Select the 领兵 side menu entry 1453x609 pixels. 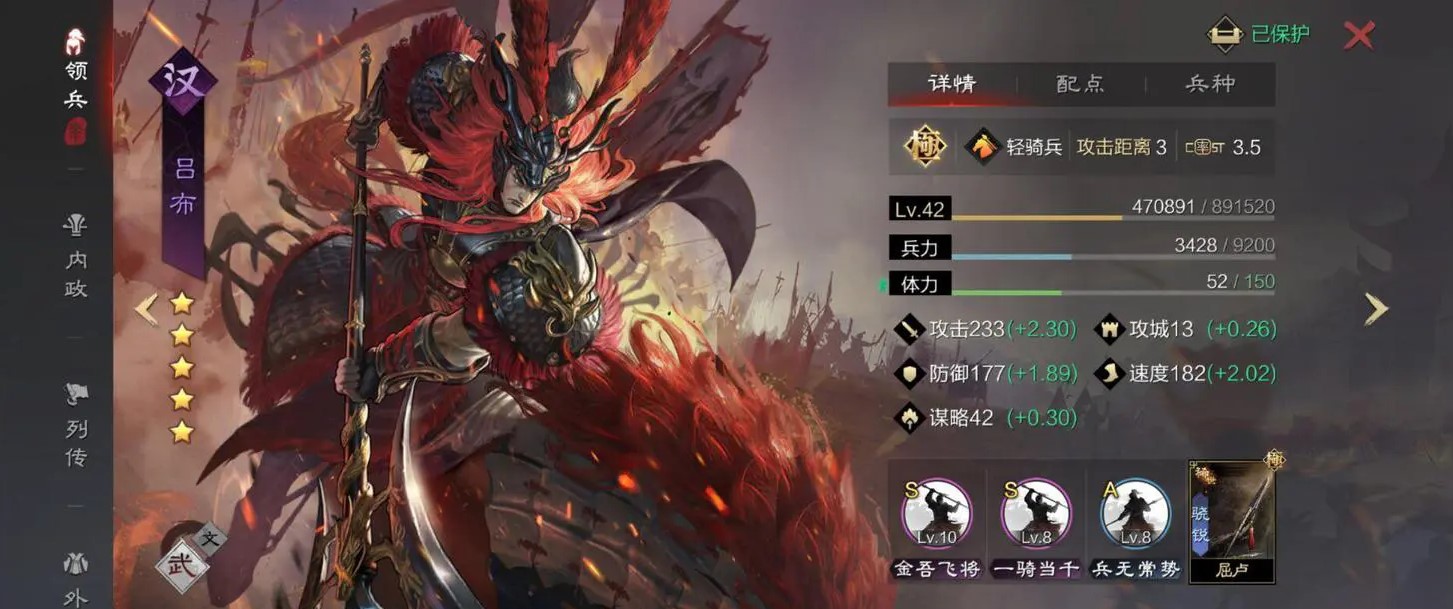tap(75, 85)
